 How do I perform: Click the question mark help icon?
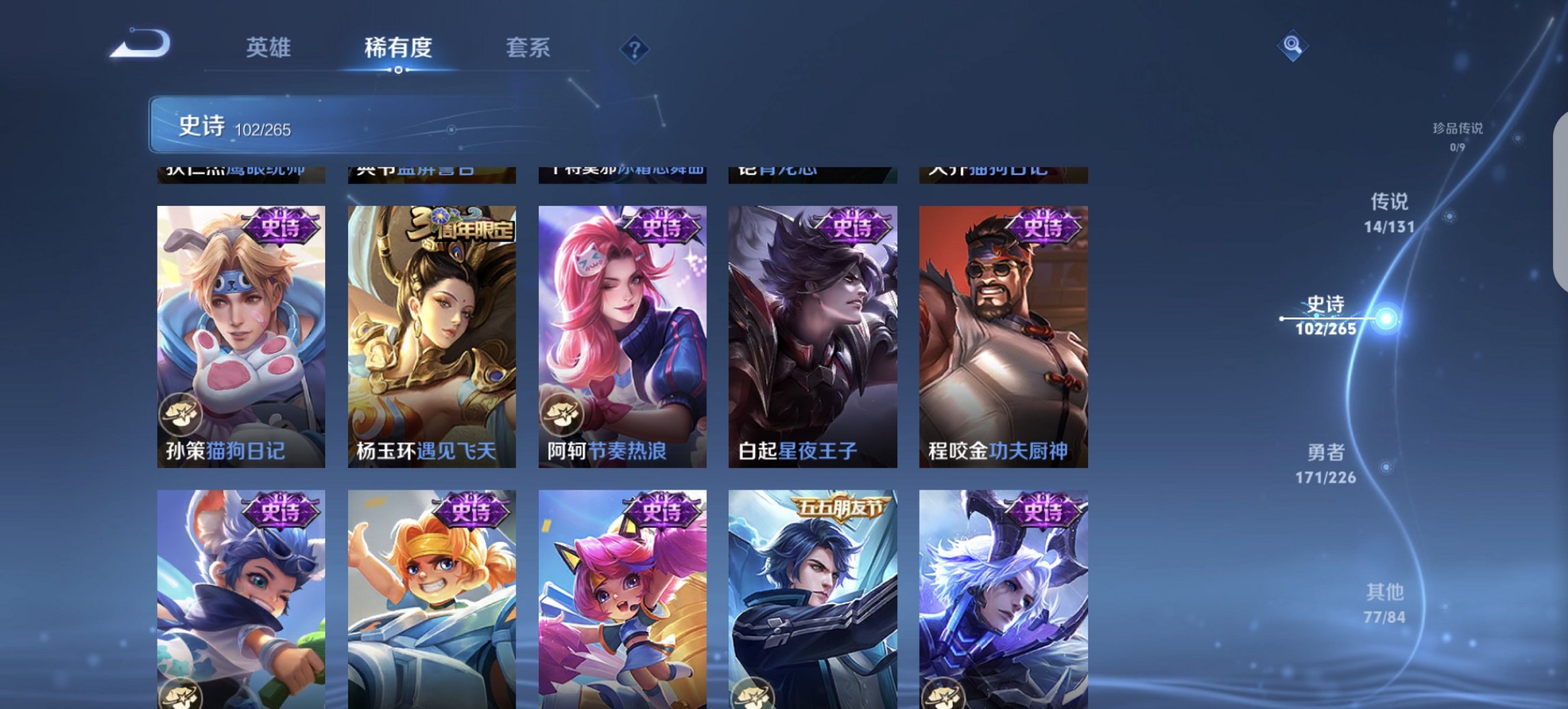[x=635, y=48]
